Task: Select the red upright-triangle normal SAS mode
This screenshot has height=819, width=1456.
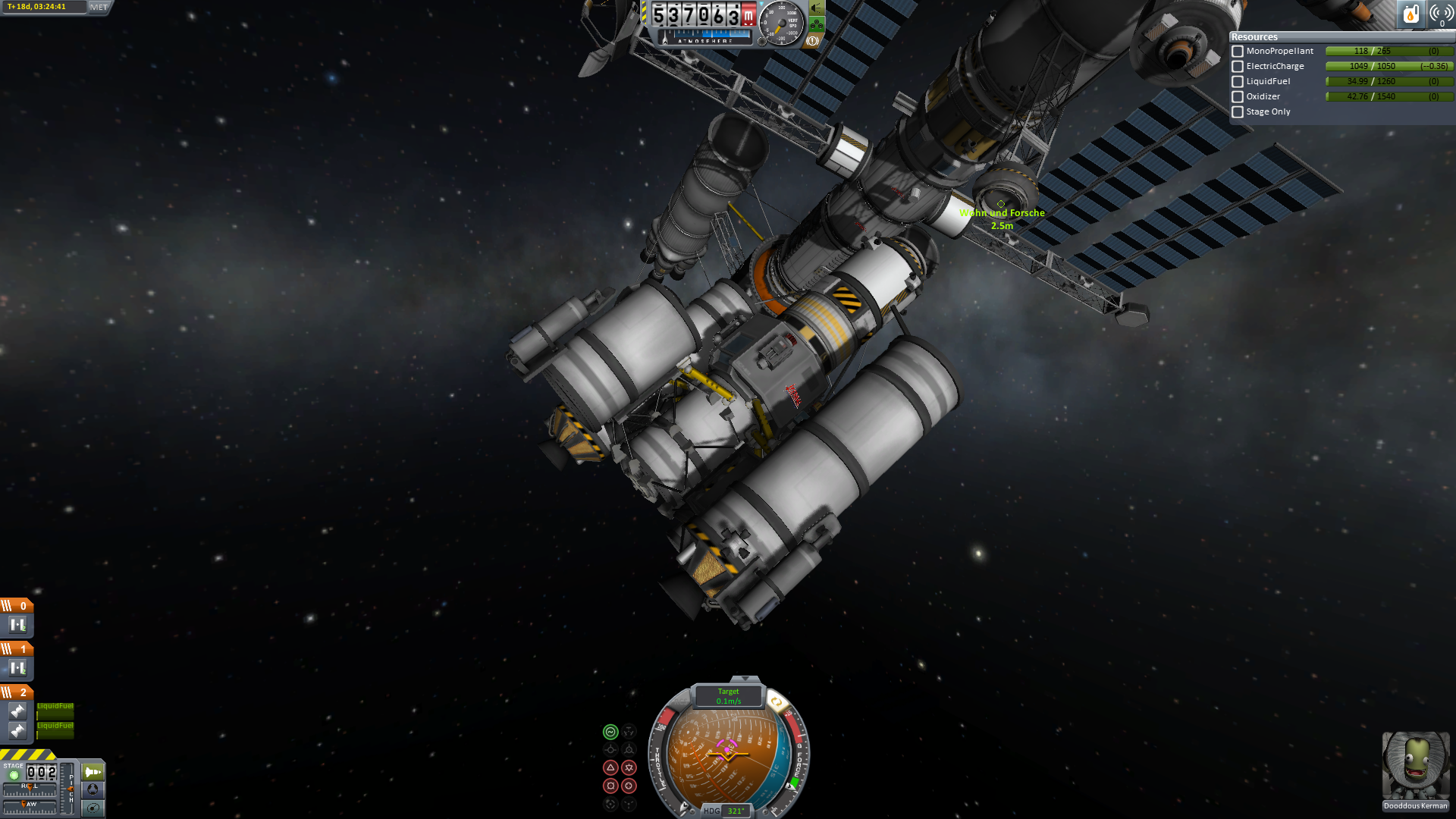Action: 610,767
